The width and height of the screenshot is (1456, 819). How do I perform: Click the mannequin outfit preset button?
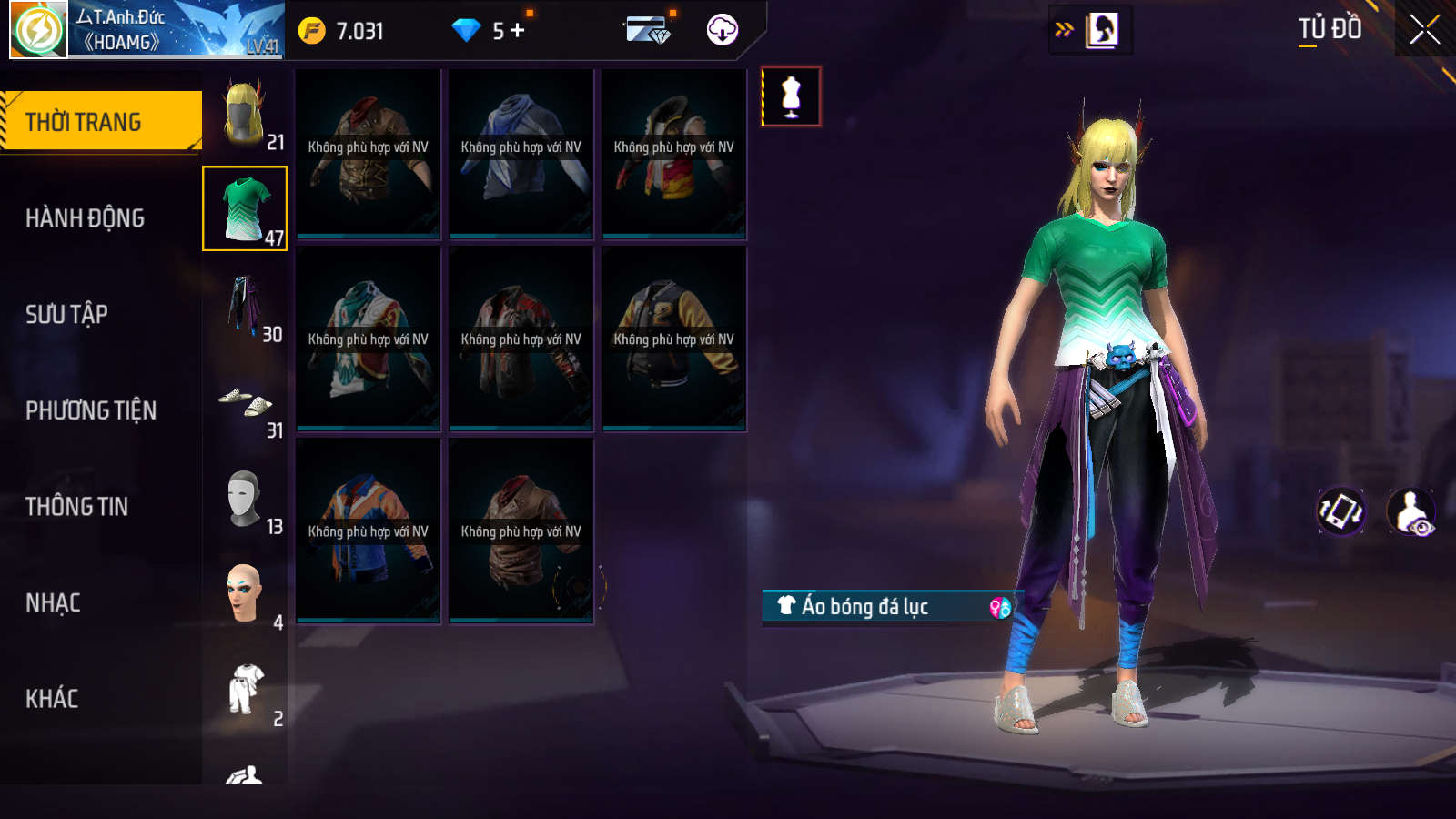click(791, 96)
